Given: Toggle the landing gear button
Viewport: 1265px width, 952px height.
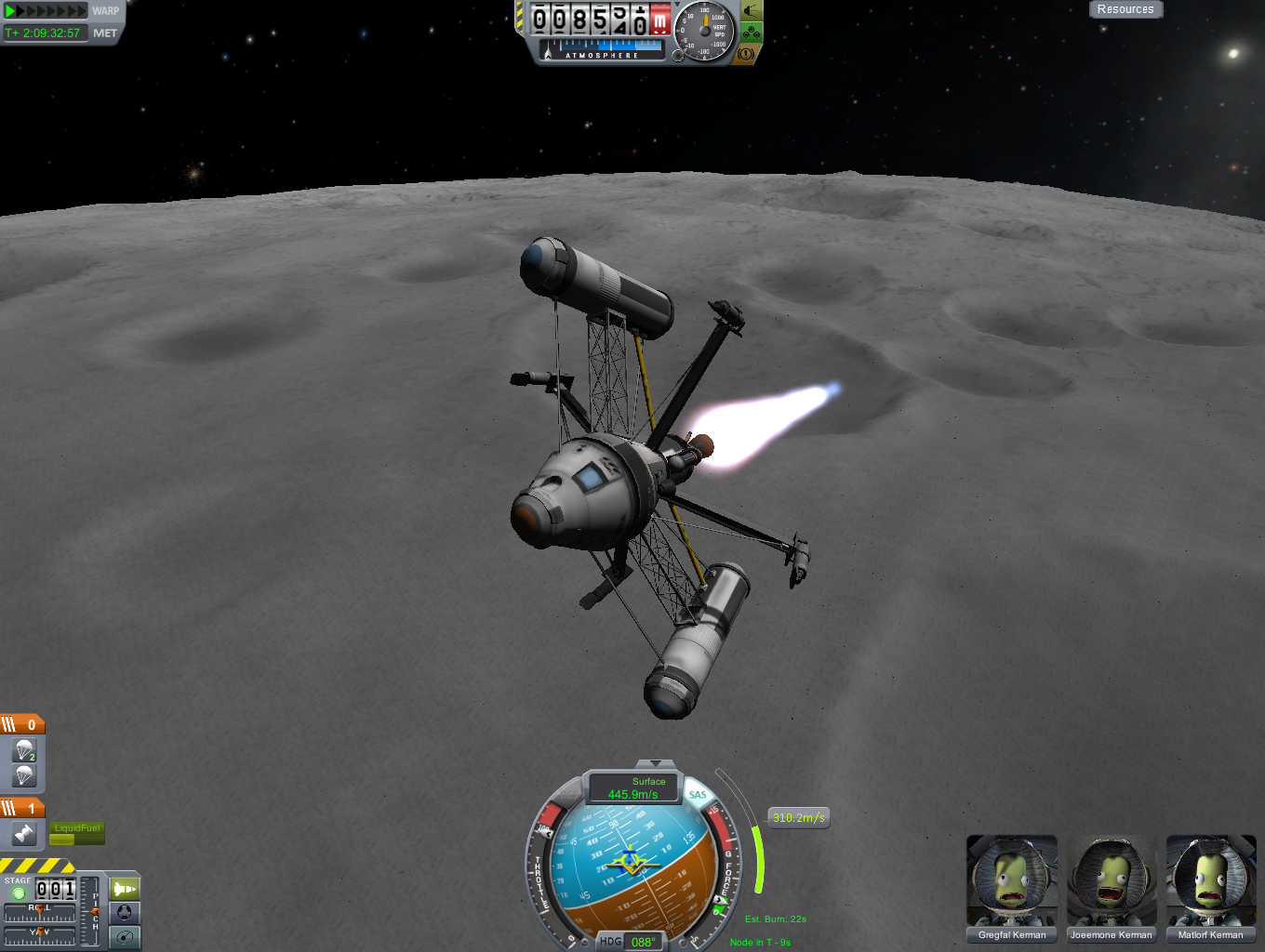Looking at the screenshot, I should [751, 33].
